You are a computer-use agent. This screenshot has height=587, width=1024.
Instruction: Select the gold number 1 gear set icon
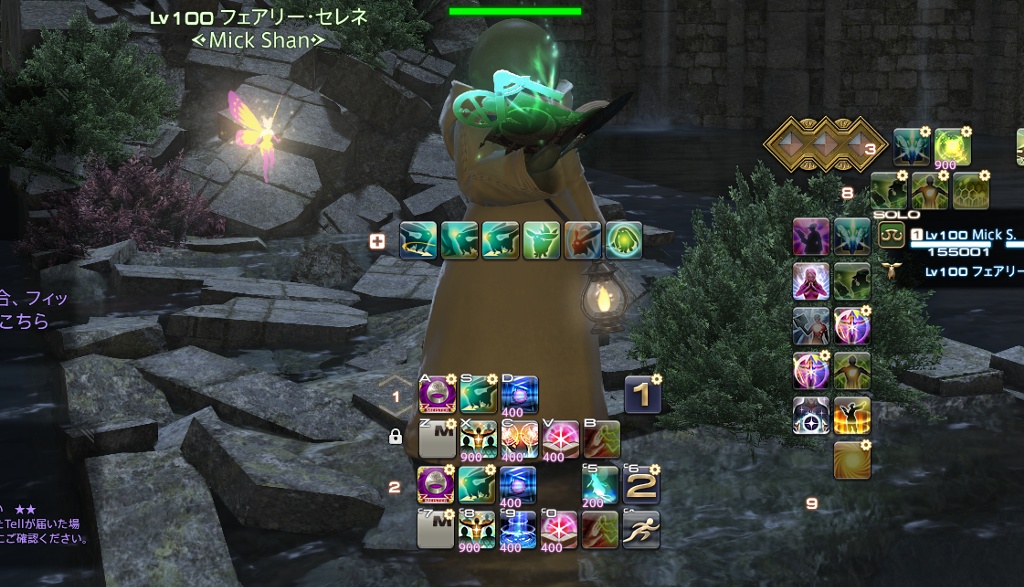click(643, 396)
